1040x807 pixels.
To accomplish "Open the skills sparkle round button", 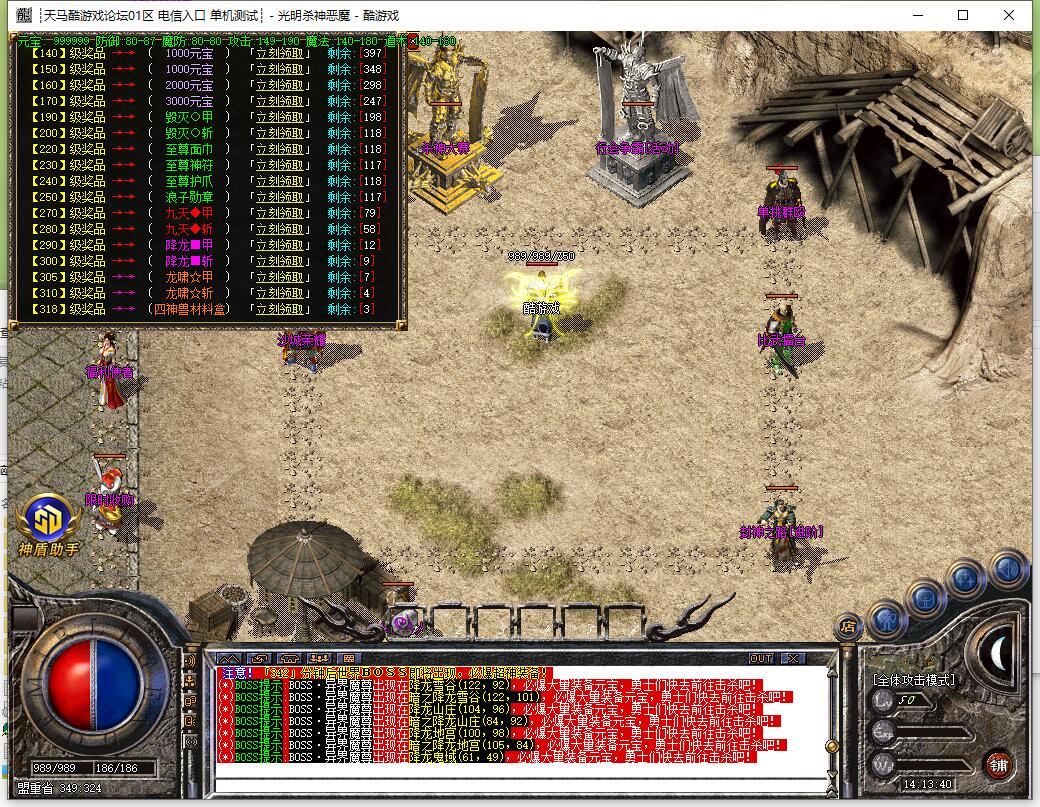I will coord(966,578).
